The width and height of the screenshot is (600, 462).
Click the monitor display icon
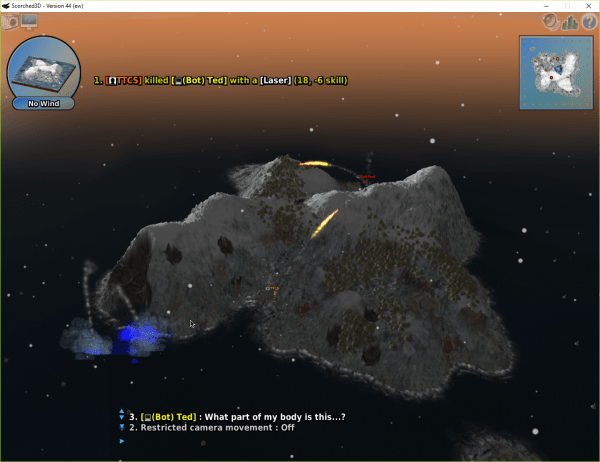(28, 20)
